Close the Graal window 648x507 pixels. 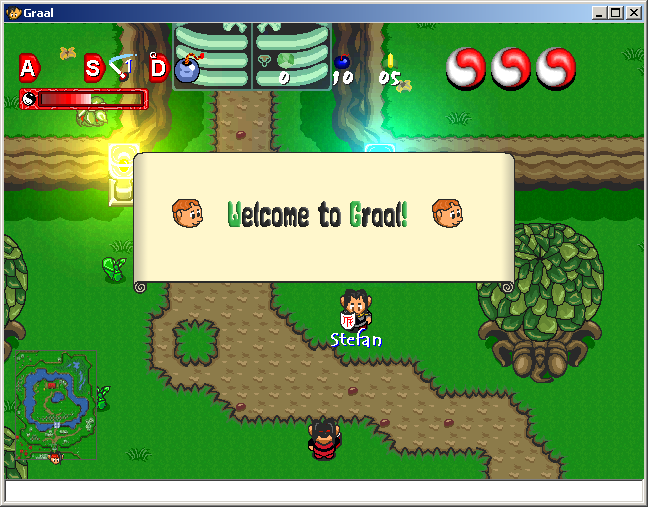[x=634, y=13]
